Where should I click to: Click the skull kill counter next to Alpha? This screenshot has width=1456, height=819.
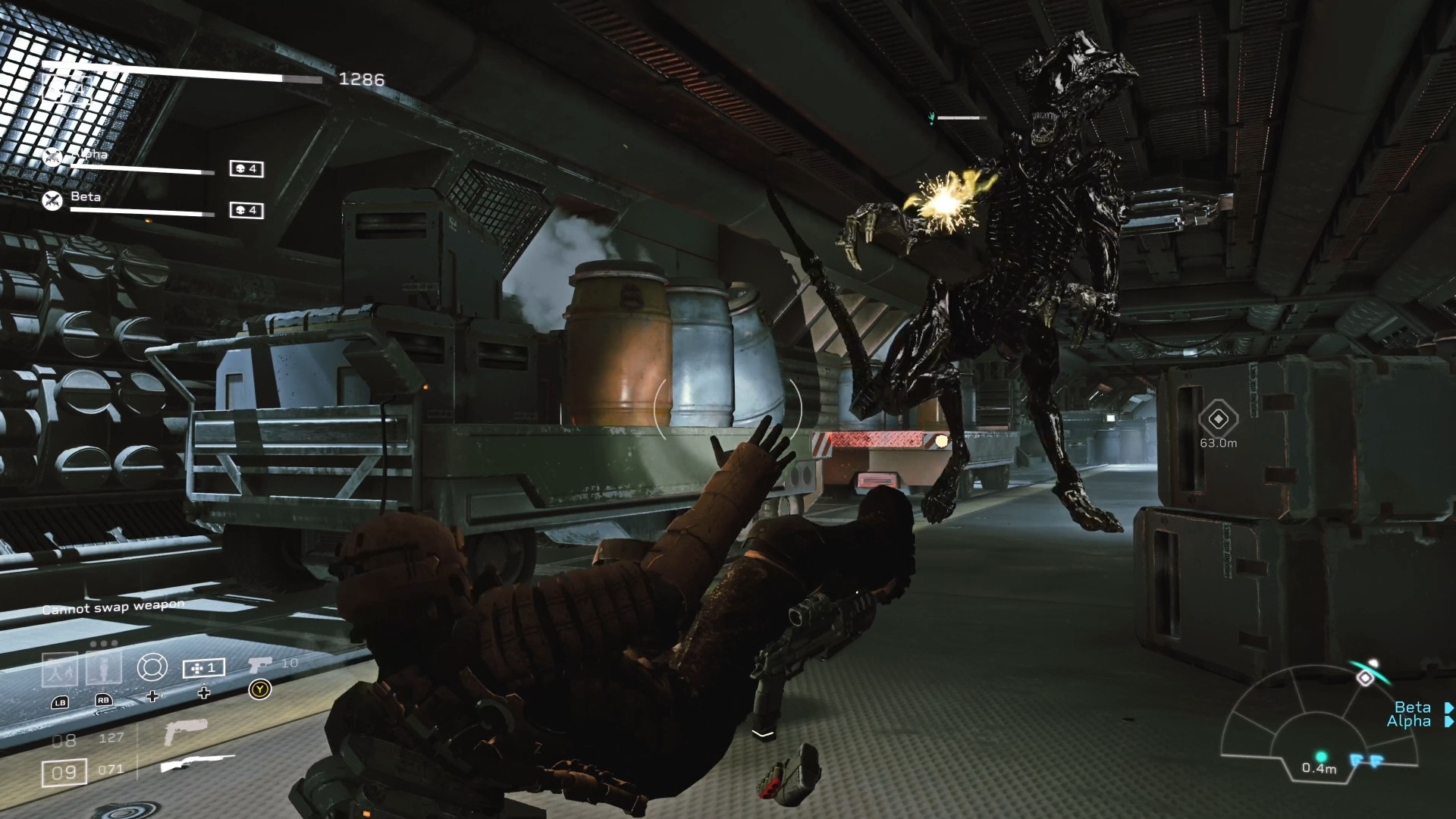click(246, 170)
